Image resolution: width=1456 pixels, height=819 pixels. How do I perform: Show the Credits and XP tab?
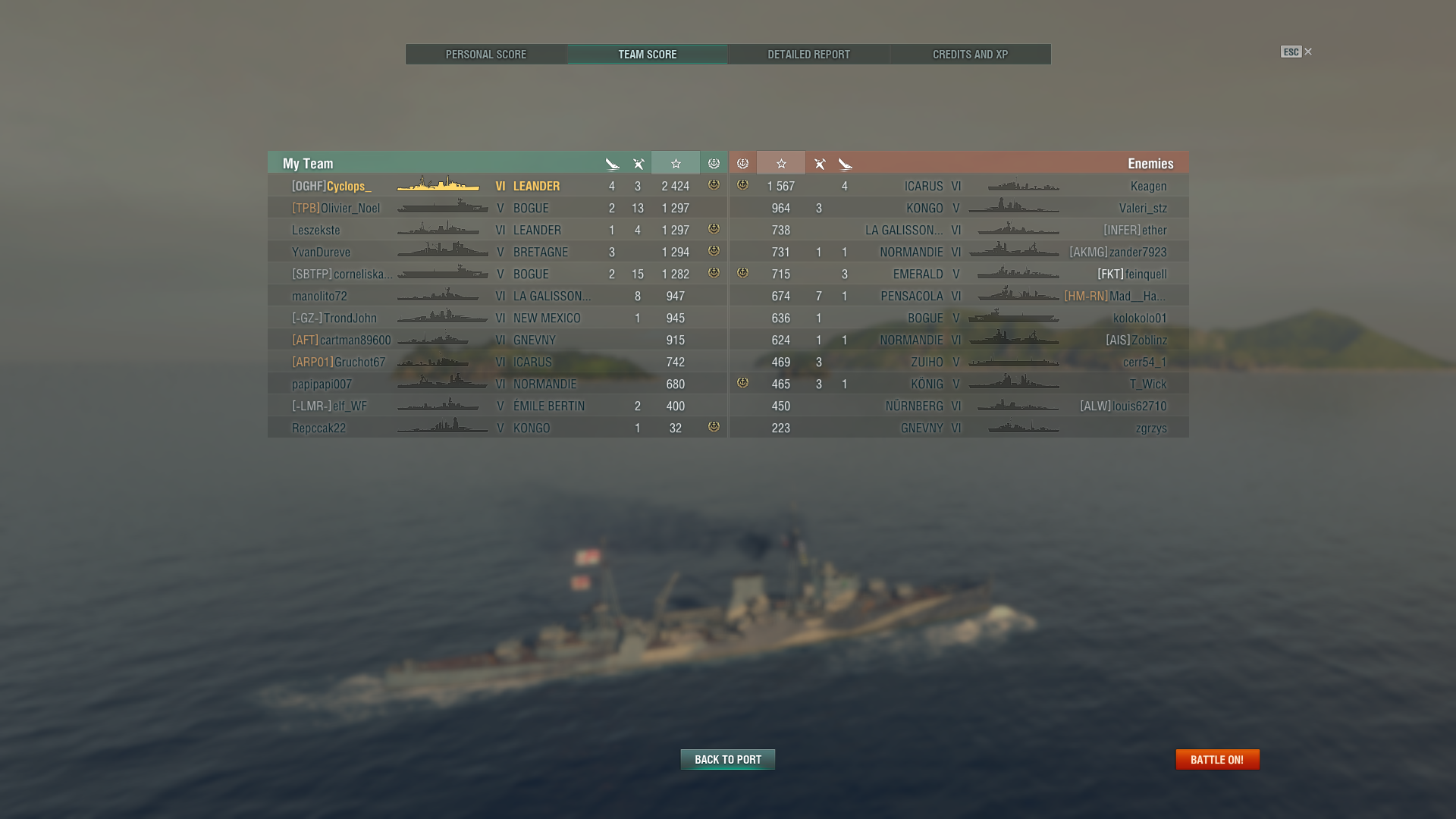(x=970, y=55)
